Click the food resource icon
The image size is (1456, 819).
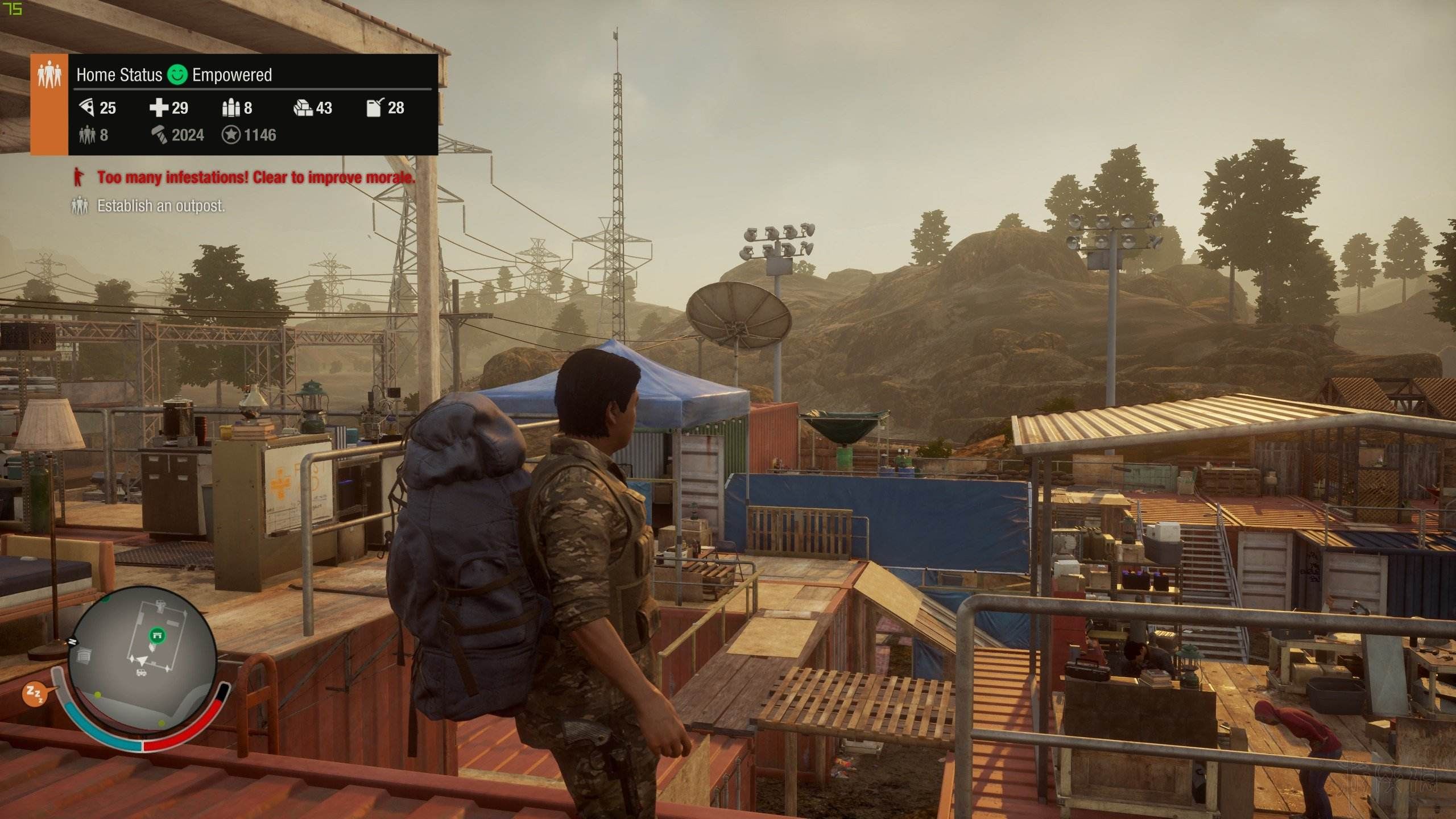coord(86,107)
